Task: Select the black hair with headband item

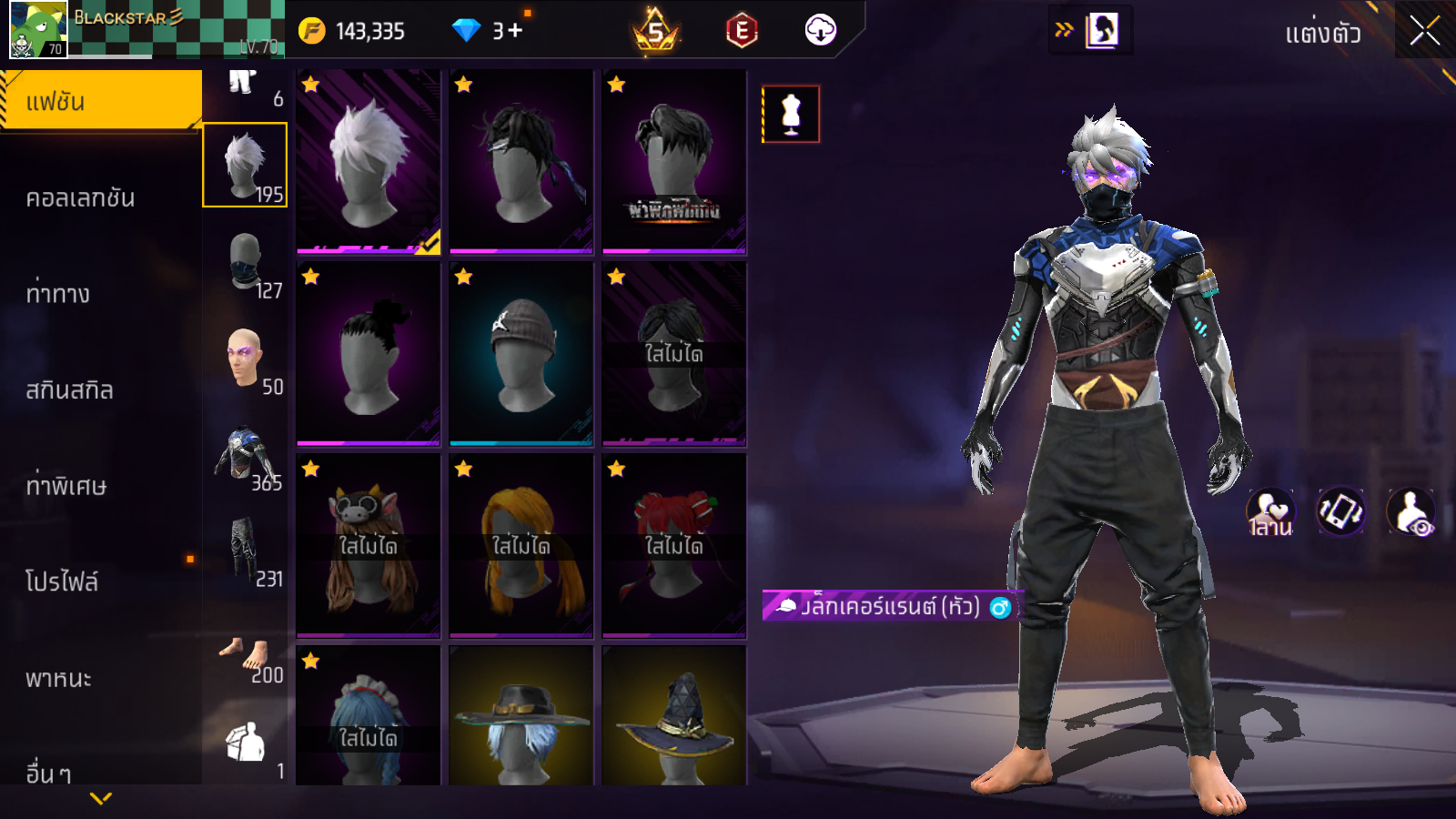Action: pyautogui.click(x=521, y=162)
